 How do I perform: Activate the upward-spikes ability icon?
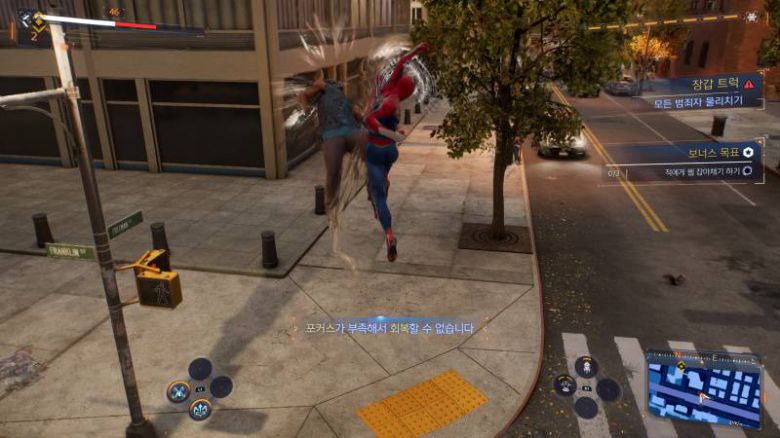(x=200, y=408)
